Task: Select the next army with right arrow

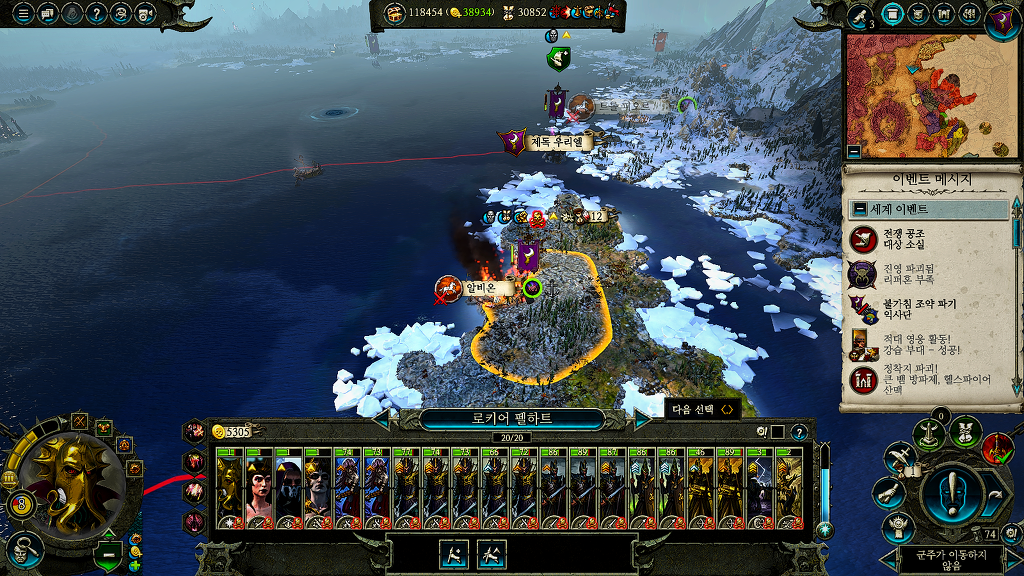Action: point(643,419)
